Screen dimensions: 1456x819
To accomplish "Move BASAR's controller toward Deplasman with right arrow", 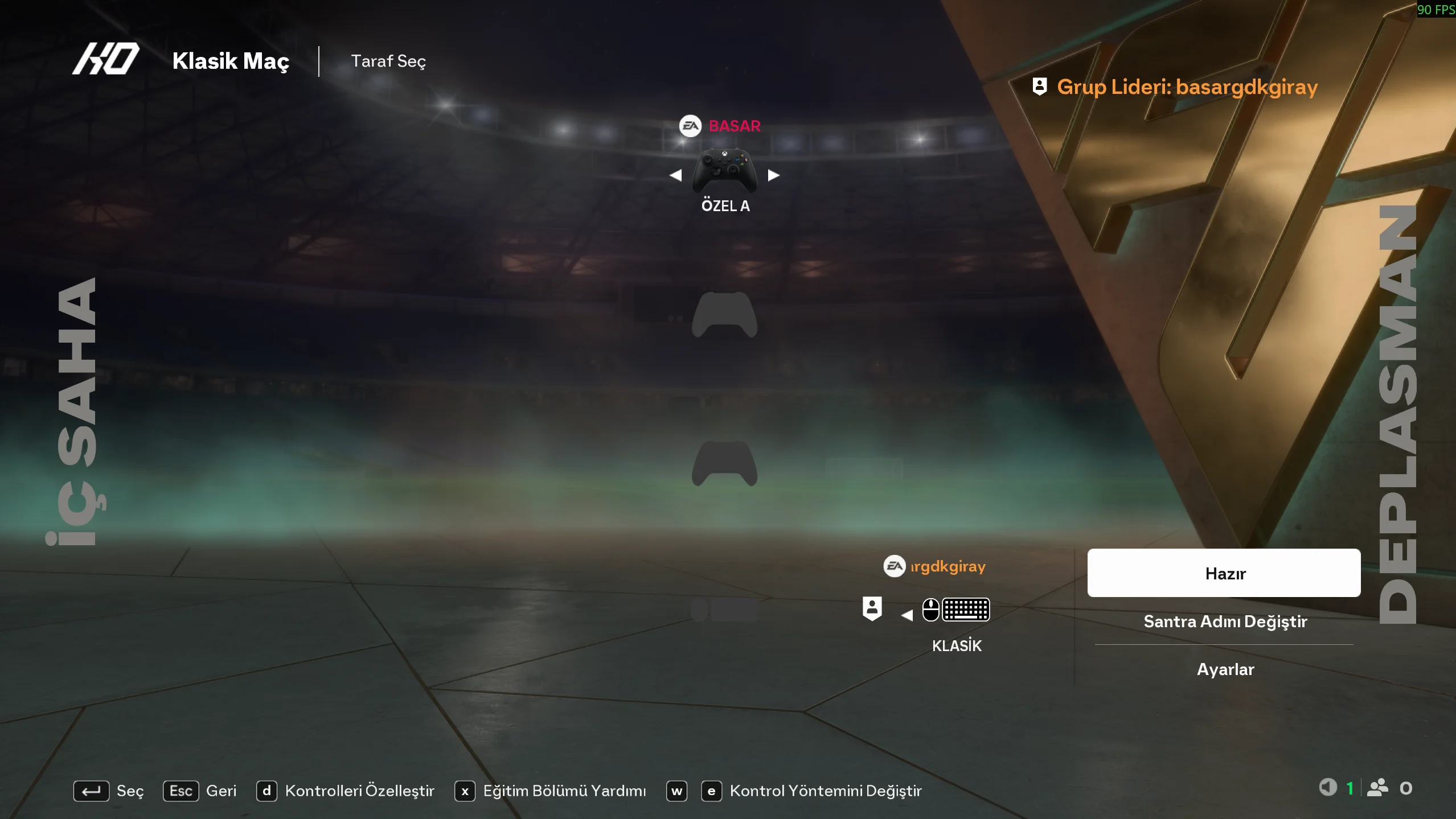I will pyautogui.click(x=773, y=175).
